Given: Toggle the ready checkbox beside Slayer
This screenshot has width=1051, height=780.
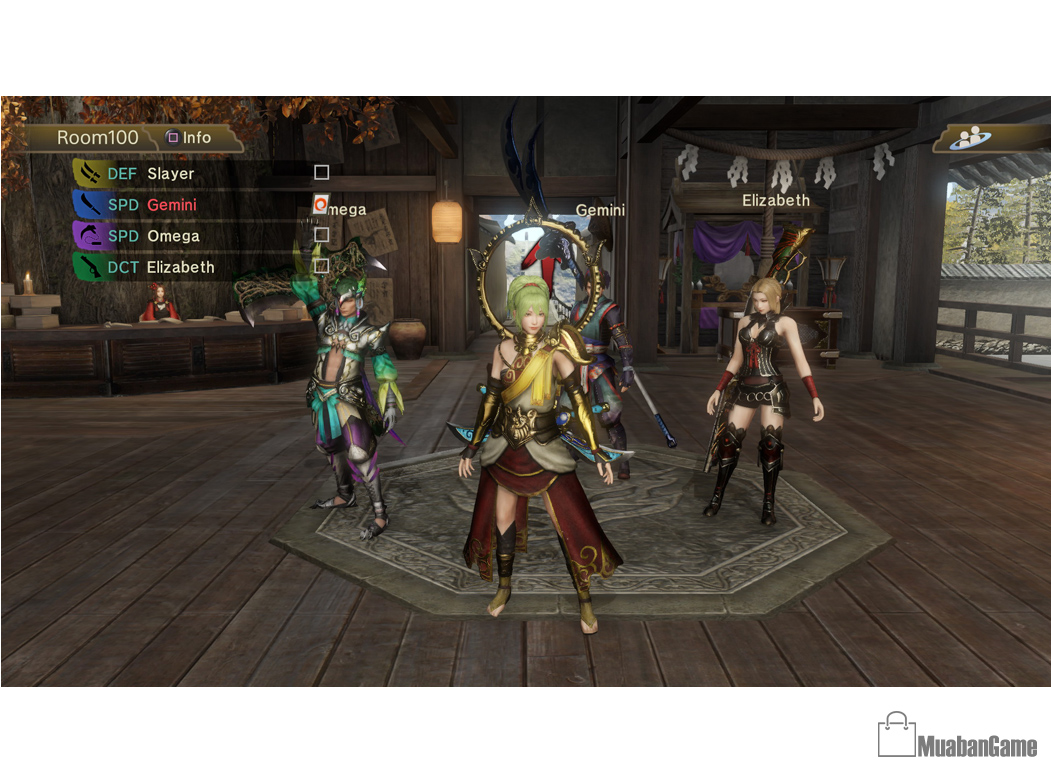Looking at the screenshot, I should 321,173.
